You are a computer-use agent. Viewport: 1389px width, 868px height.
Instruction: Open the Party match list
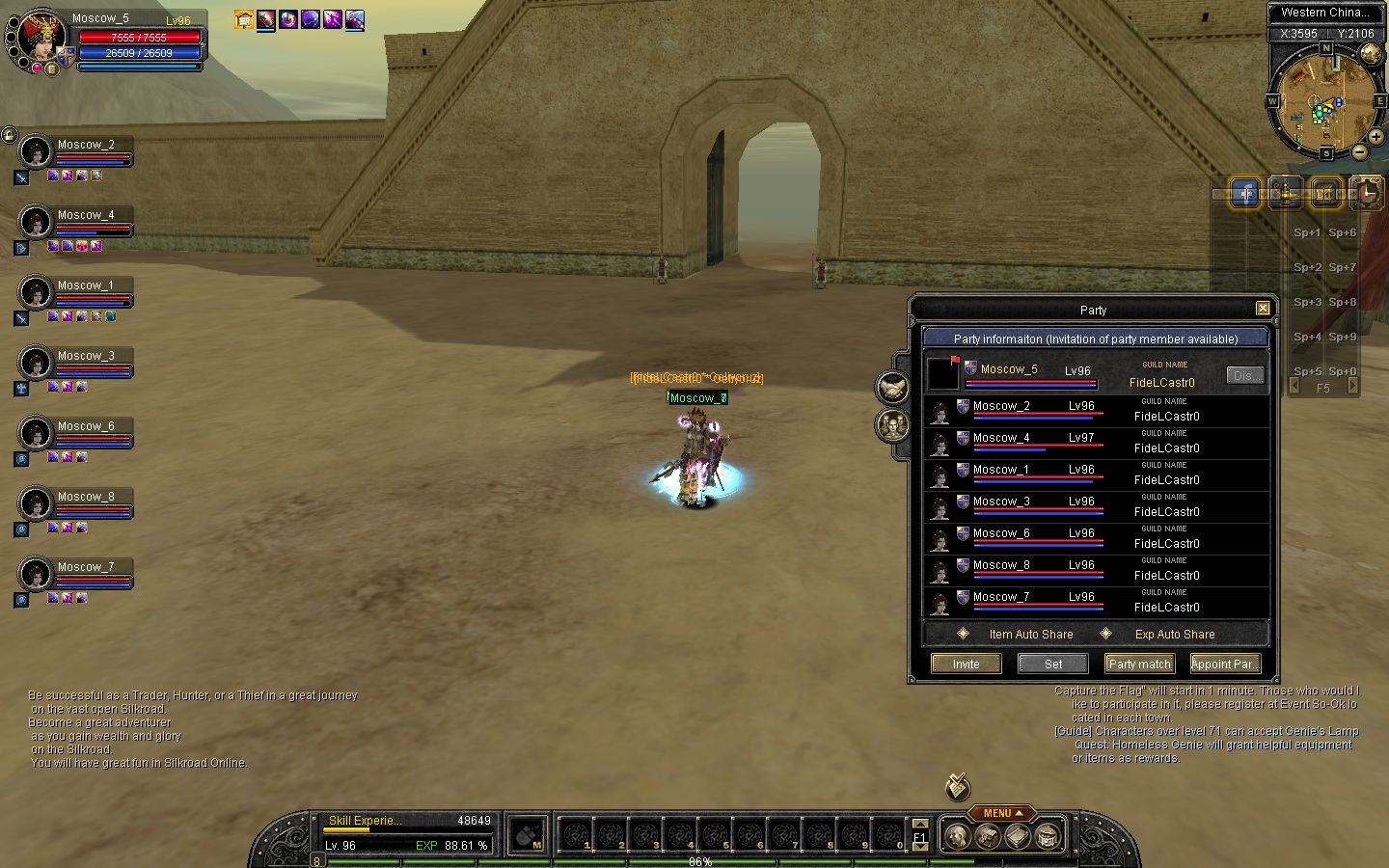[x=1139, y=664]
